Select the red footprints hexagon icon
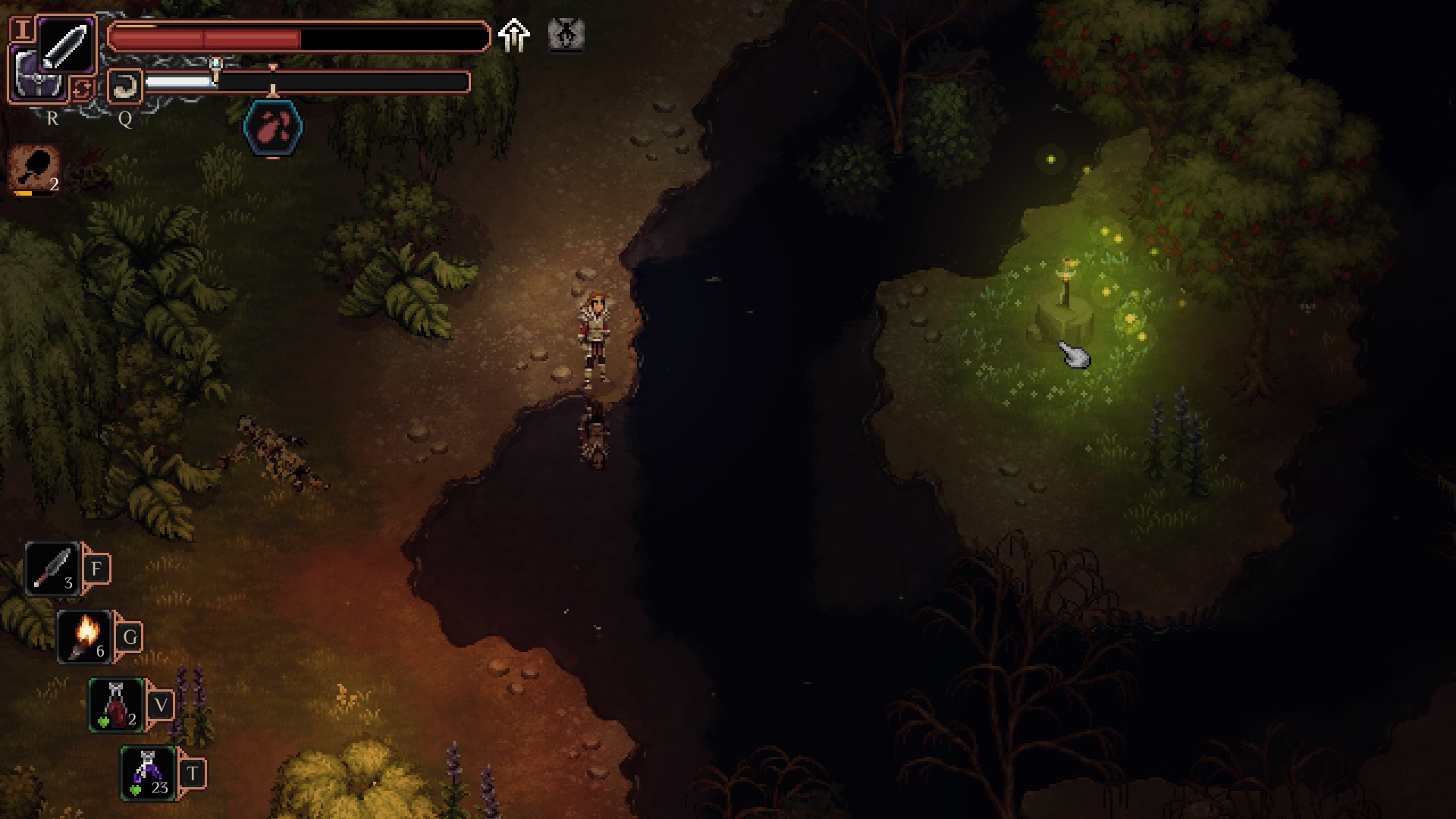Screen dimensions: 1456x819 273,127
